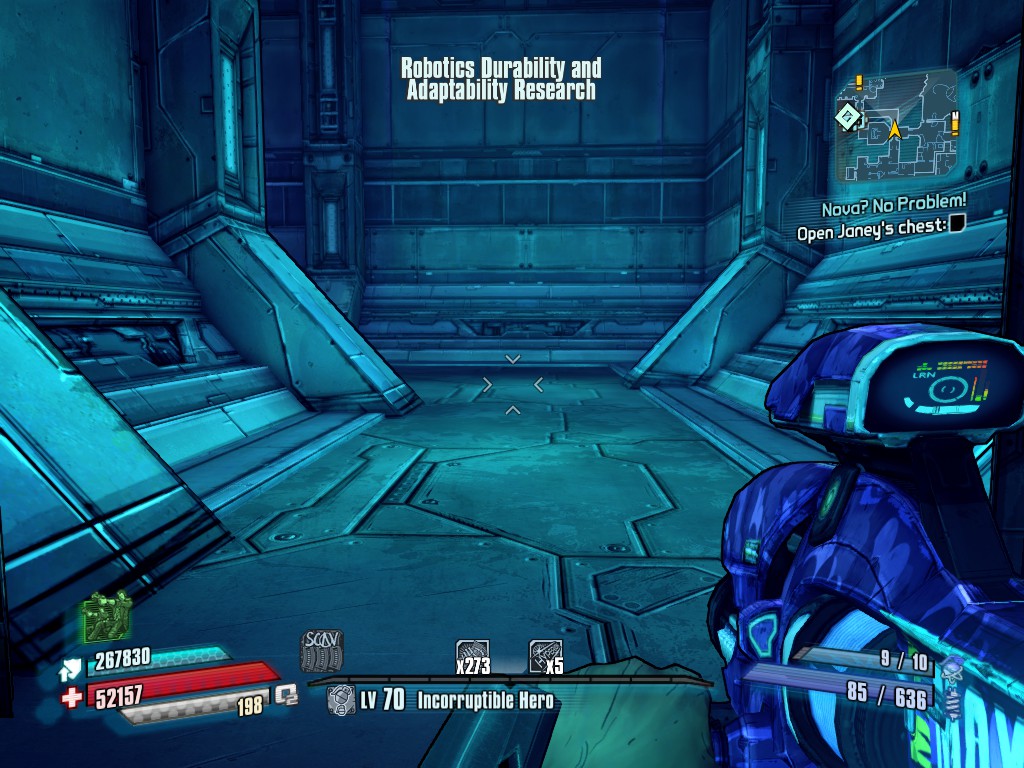Viewport: 1024px width, 768px height.
Task: Click the grenade icon beside level 70
Action: point(341,700)
